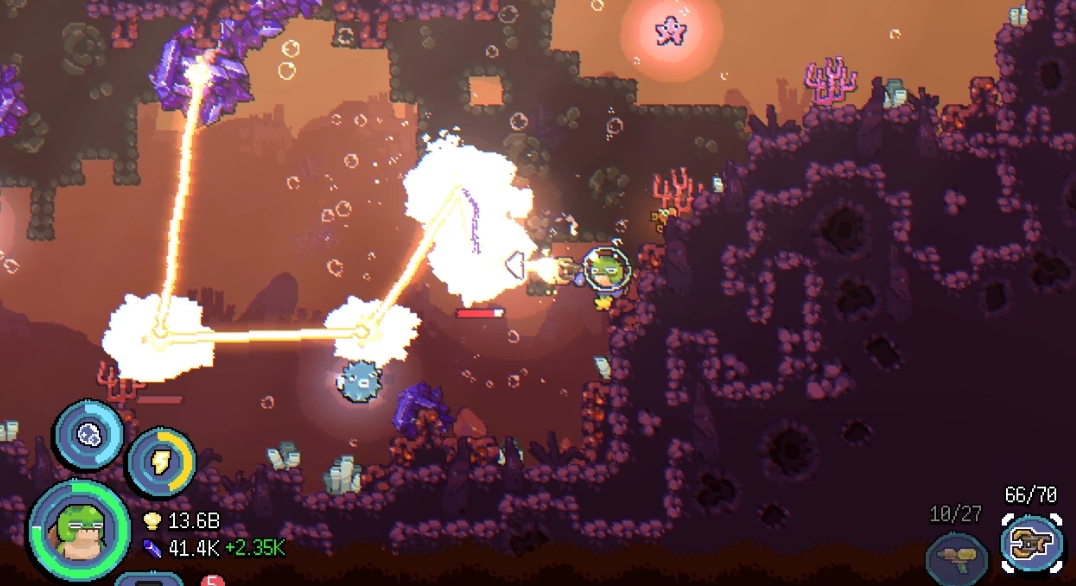
Task: Choose the selected claw gun weapon slot
Action: point(1033,545)
